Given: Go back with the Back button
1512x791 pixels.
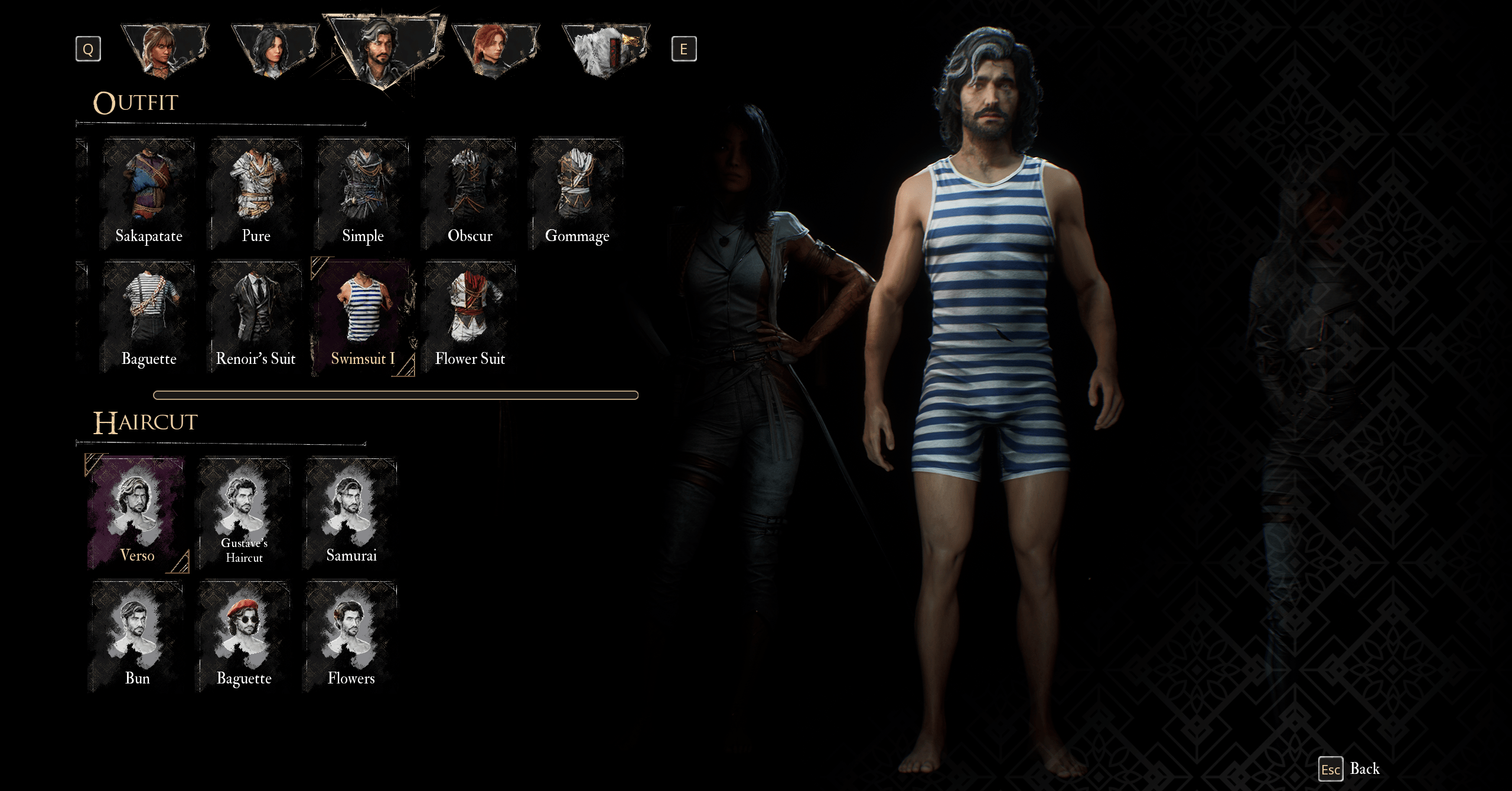Looking at the screenshot, I should pyautogui.click(x=1350, y=769).
